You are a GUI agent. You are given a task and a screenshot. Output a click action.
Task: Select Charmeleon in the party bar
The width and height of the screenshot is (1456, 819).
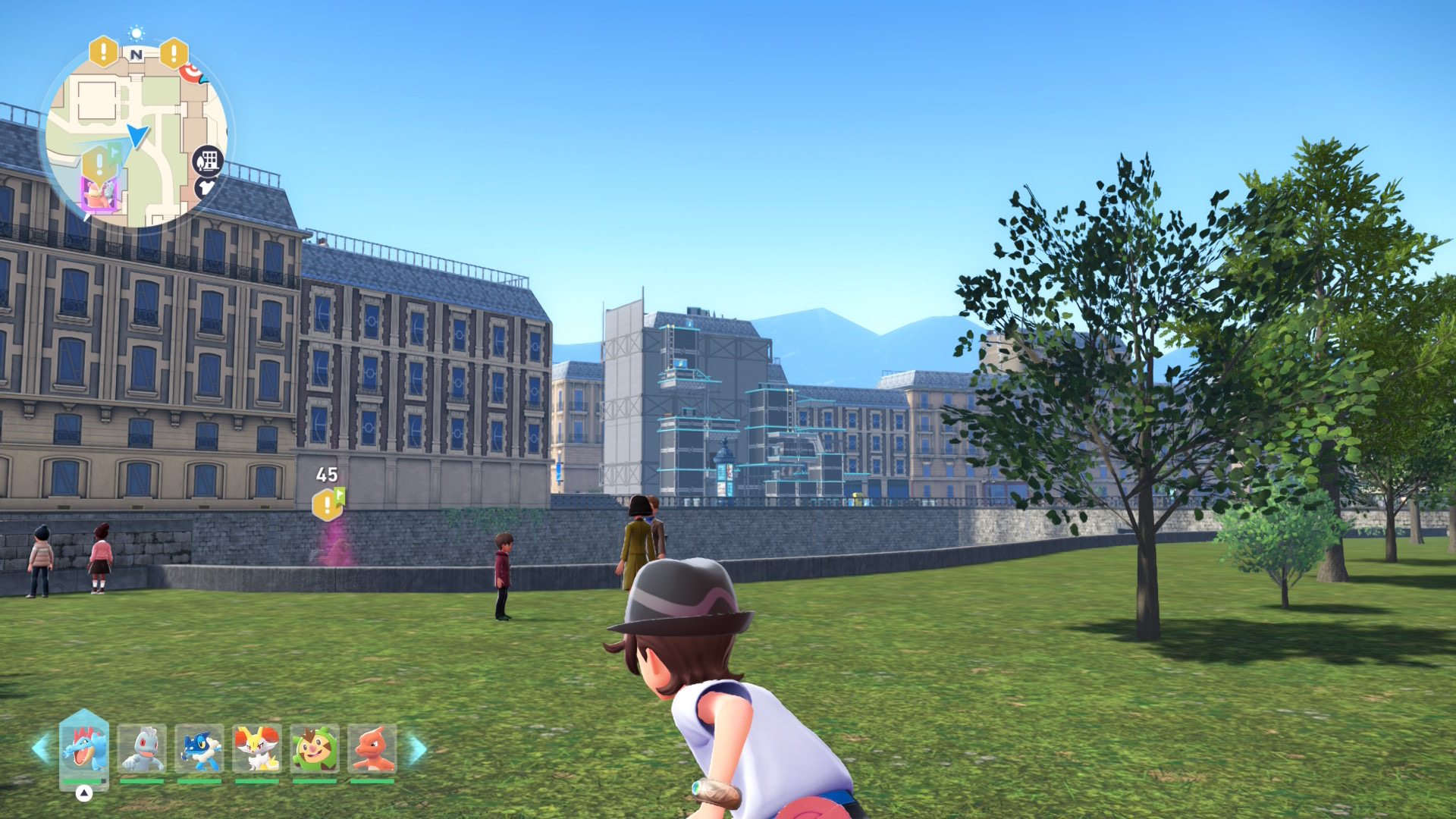coord(372,748)
